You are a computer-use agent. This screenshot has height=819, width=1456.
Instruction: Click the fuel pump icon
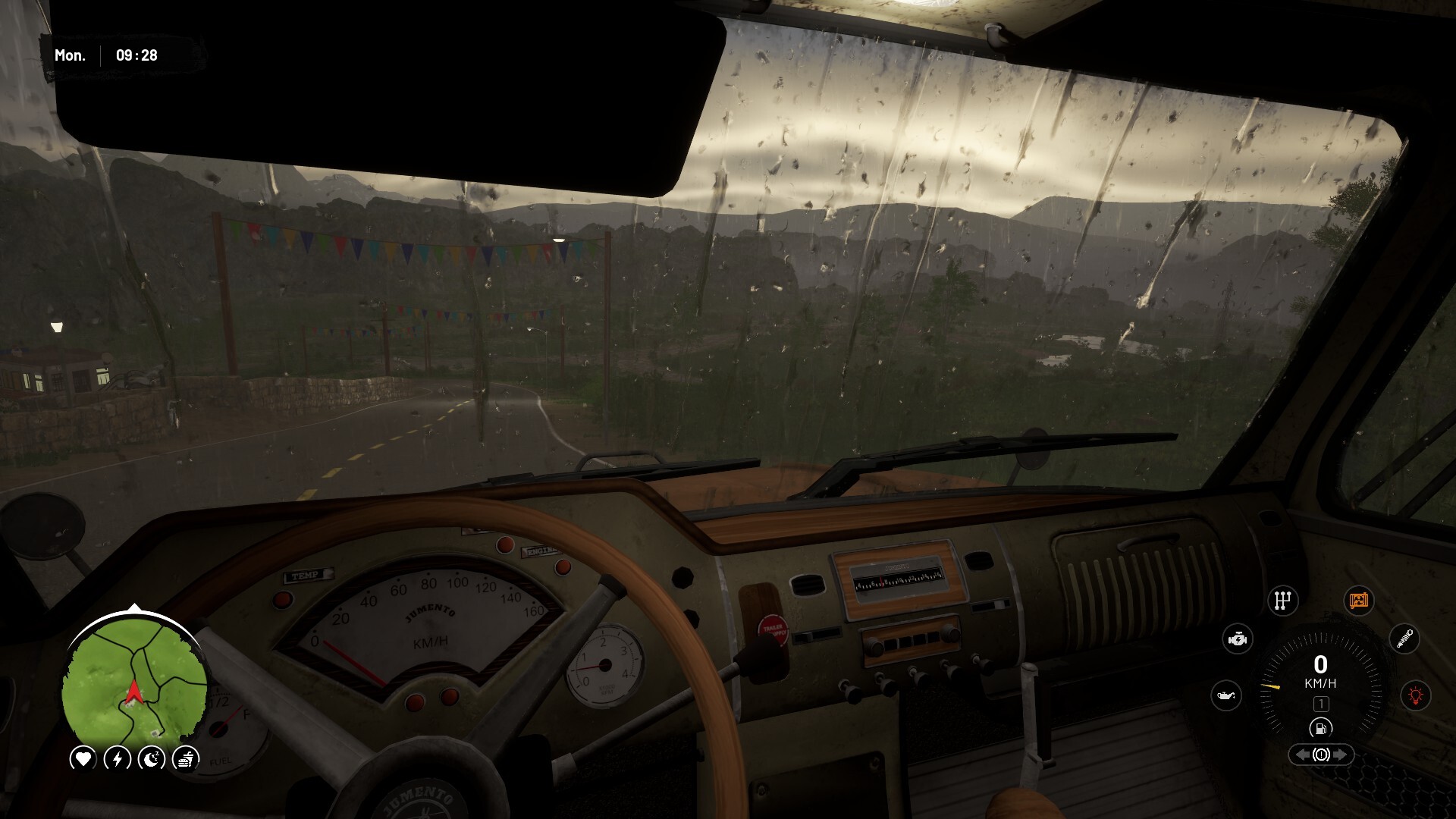pos(1320,729)
